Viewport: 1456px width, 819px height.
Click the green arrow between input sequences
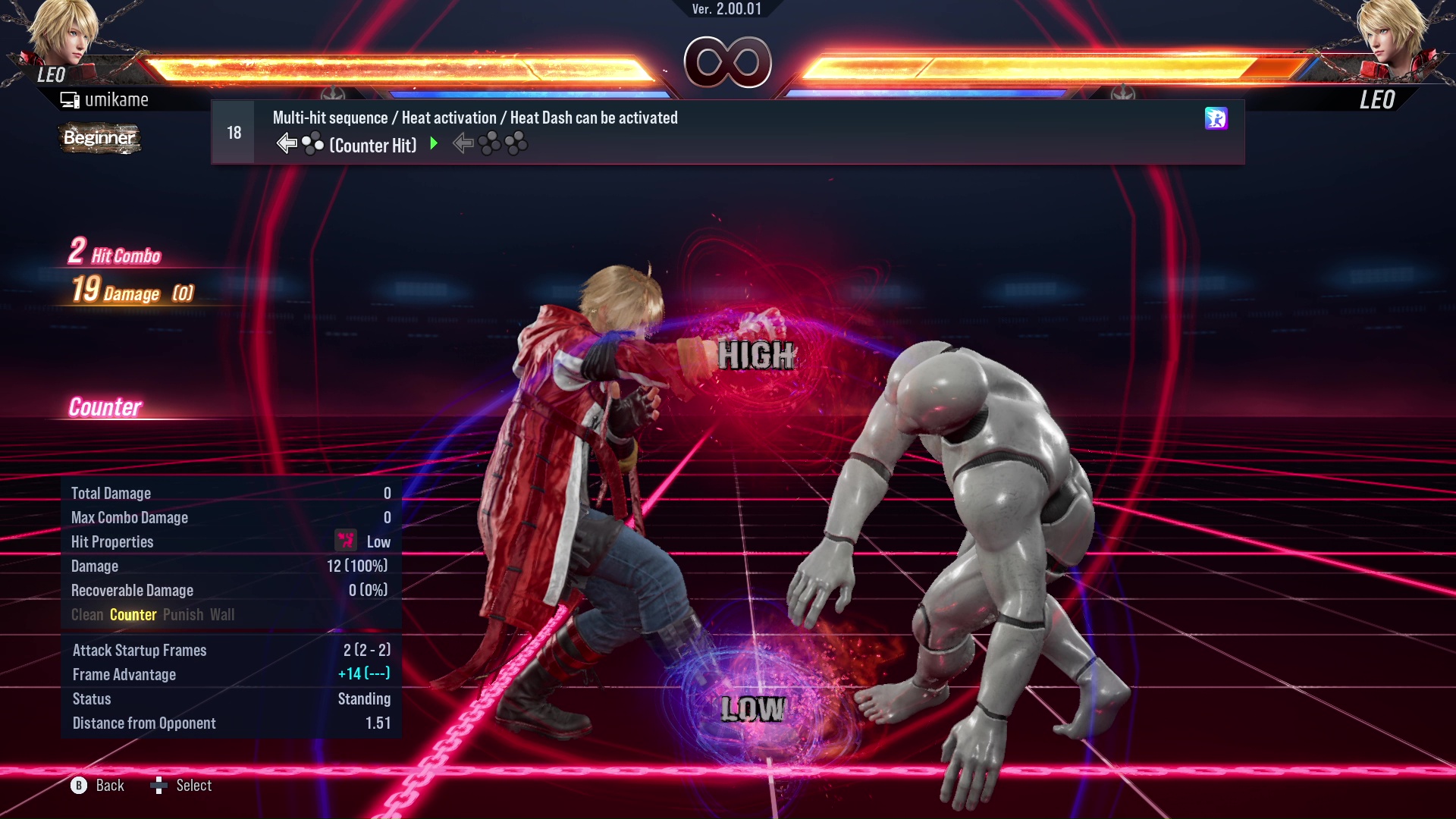click(x=434, y=144)
